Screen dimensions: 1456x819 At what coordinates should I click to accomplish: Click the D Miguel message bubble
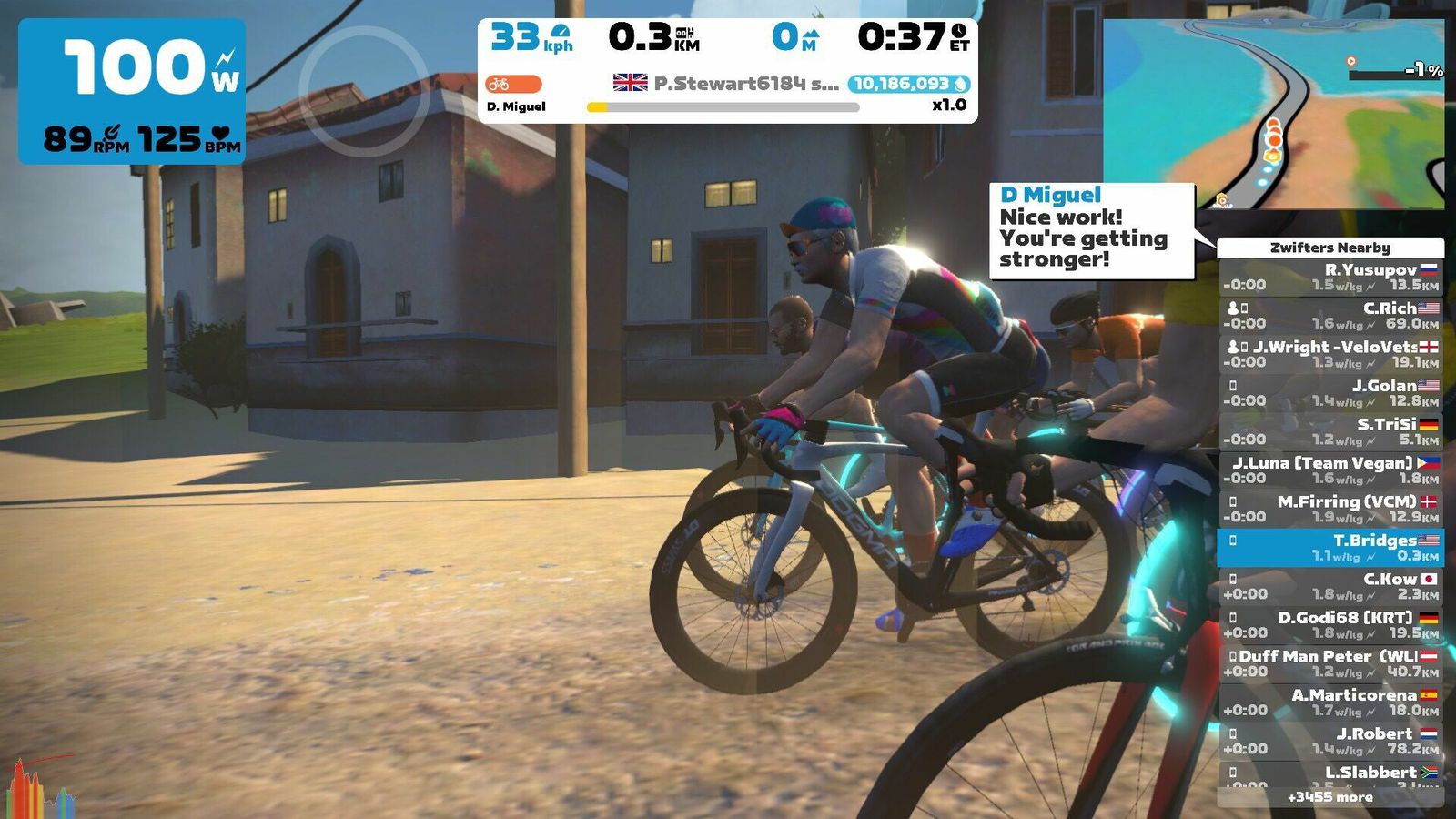[1091, 229]
